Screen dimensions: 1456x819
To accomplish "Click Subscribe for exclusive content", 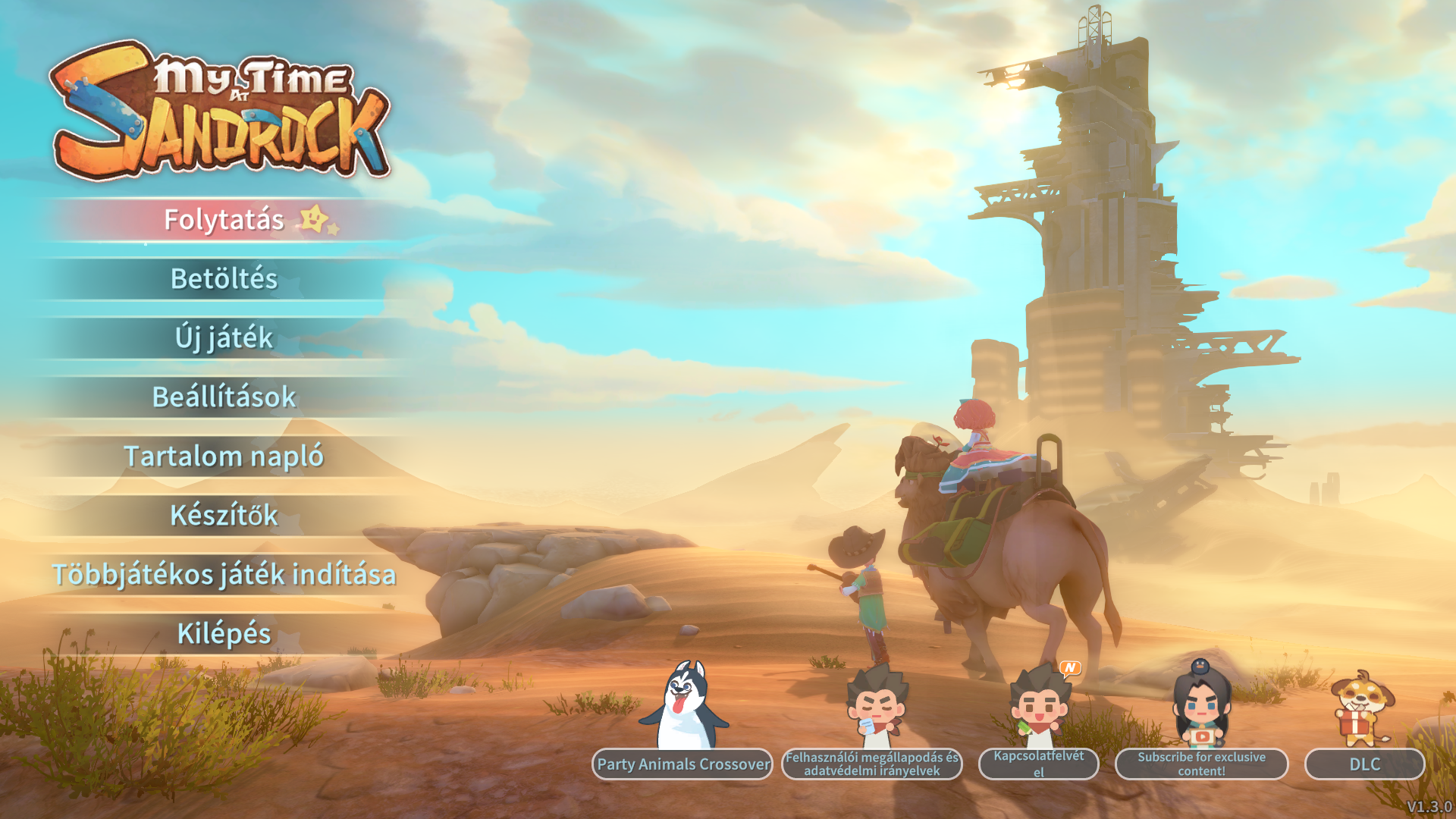I will point(1201,764).
